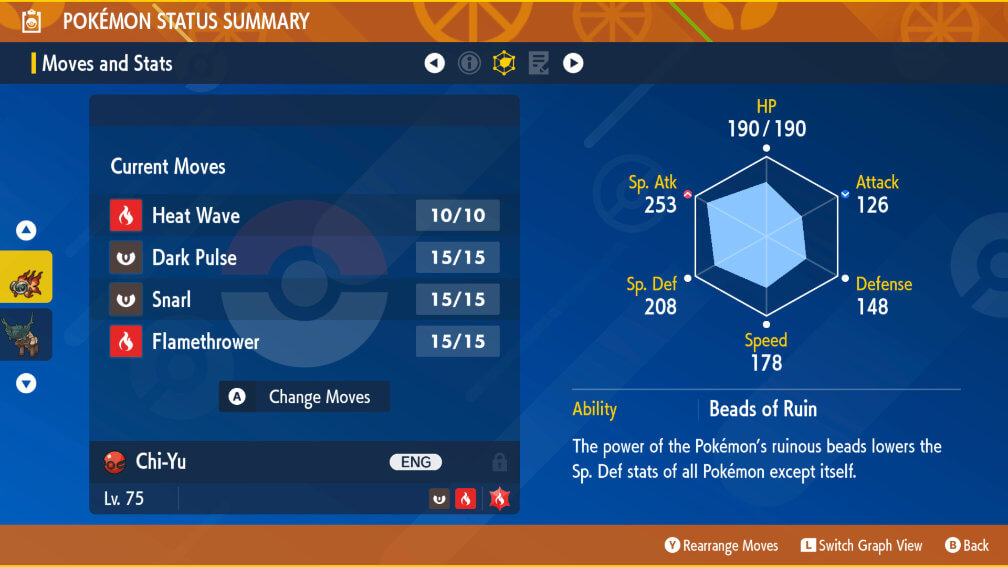This screenshot has height=567, width=1008.
Task: Go to previous summary page arrow
Action: (434, 63)
